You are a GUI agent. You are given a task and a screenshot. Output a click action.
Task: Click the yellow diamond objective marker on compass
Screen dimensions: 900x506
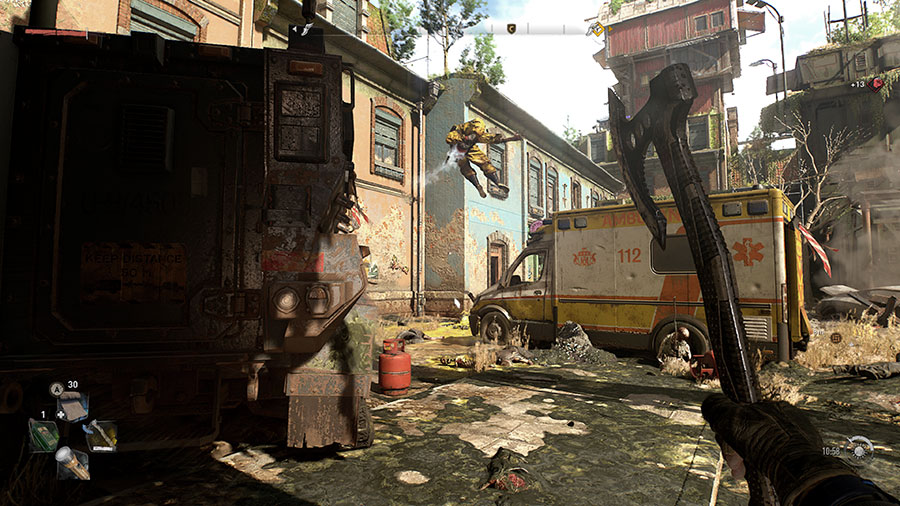pyautogui.click(x=597, y=30)
